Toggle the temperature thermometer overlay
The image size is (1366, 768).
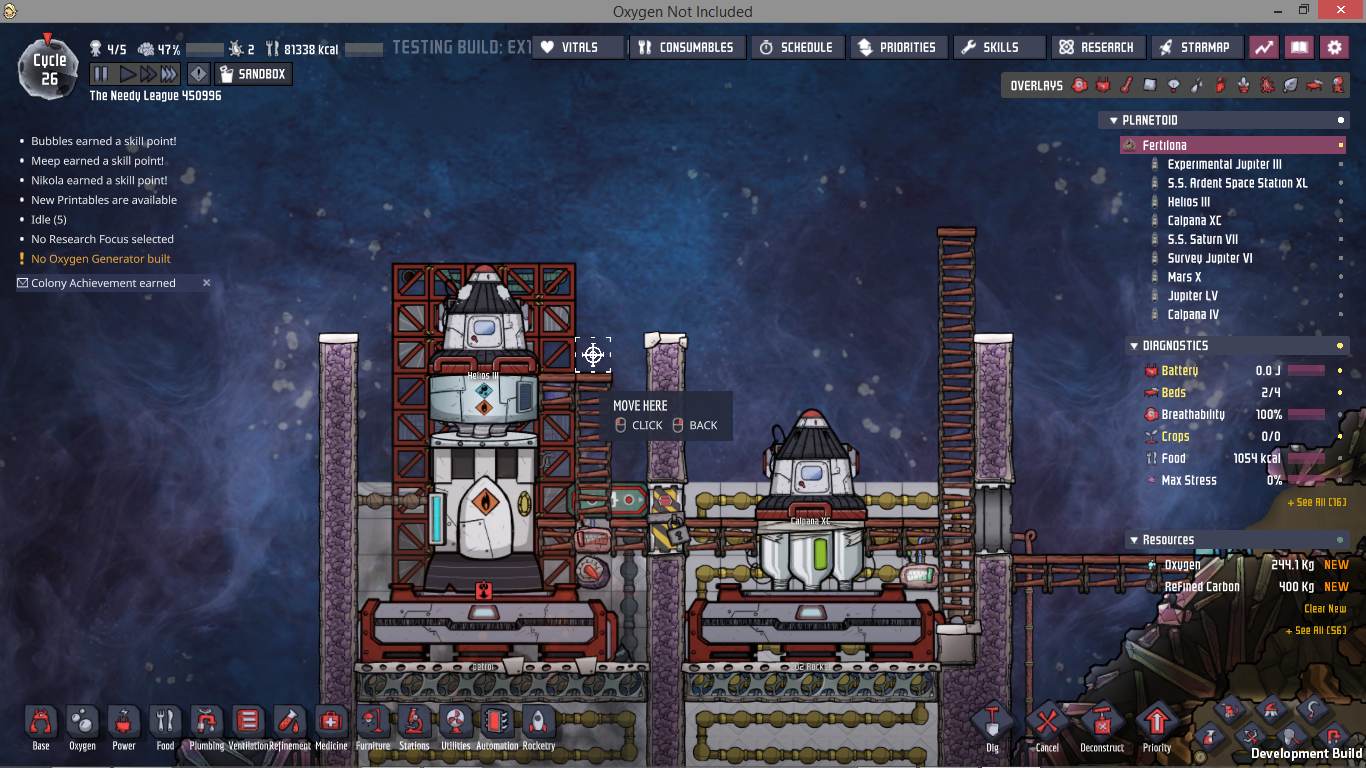tap(1126, 86)
